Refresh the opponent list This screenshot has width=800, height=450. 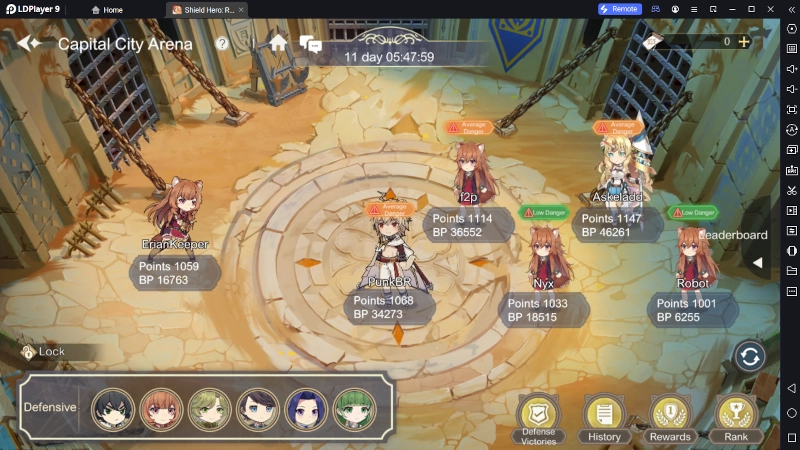point(749,356)
